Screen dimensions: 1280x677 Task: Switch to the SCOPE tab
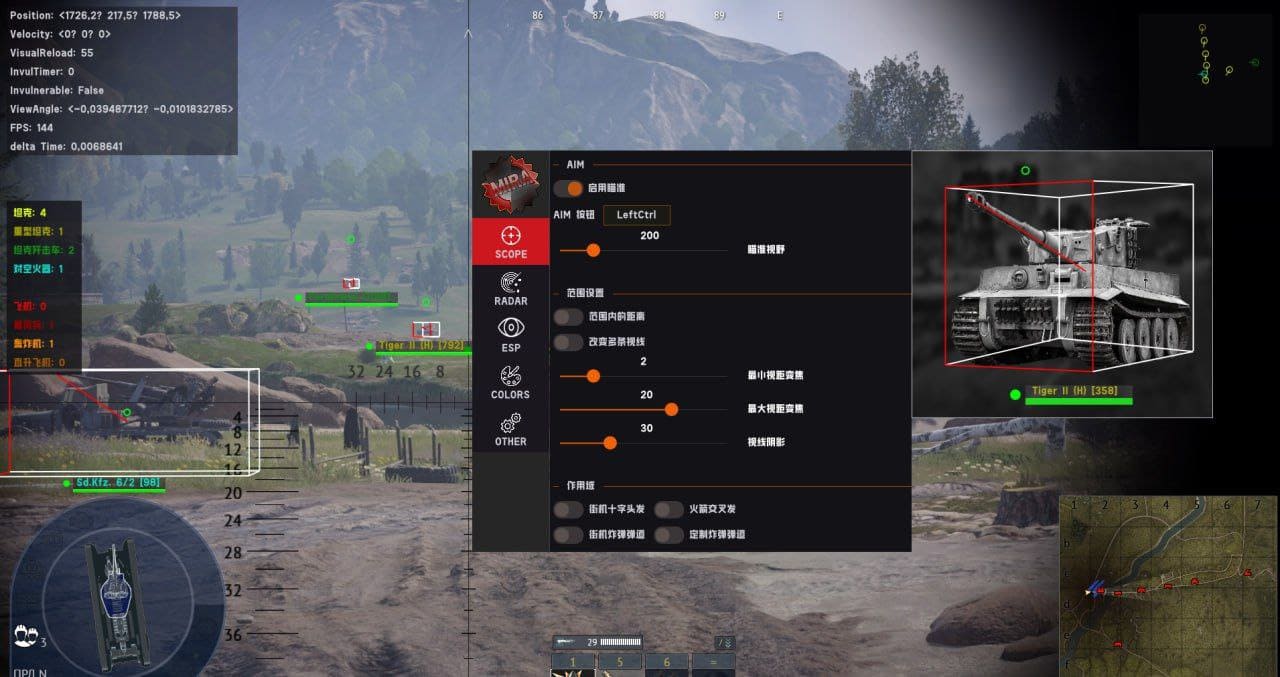point(510,242)
